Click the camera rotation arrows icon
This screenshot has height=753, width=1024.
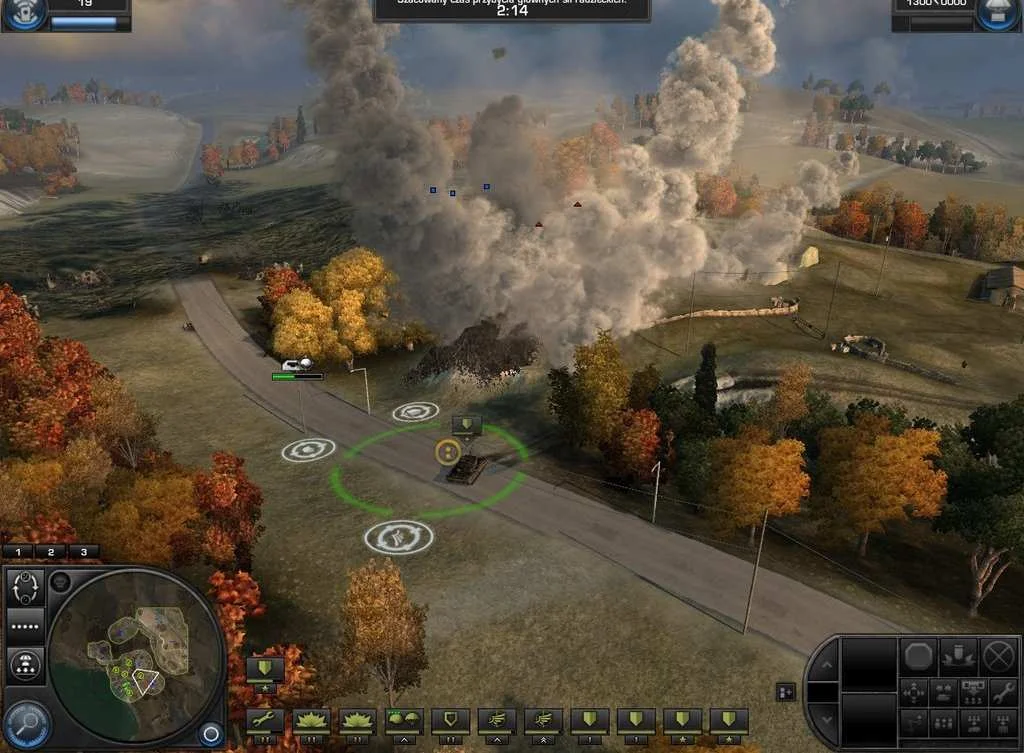26,587
